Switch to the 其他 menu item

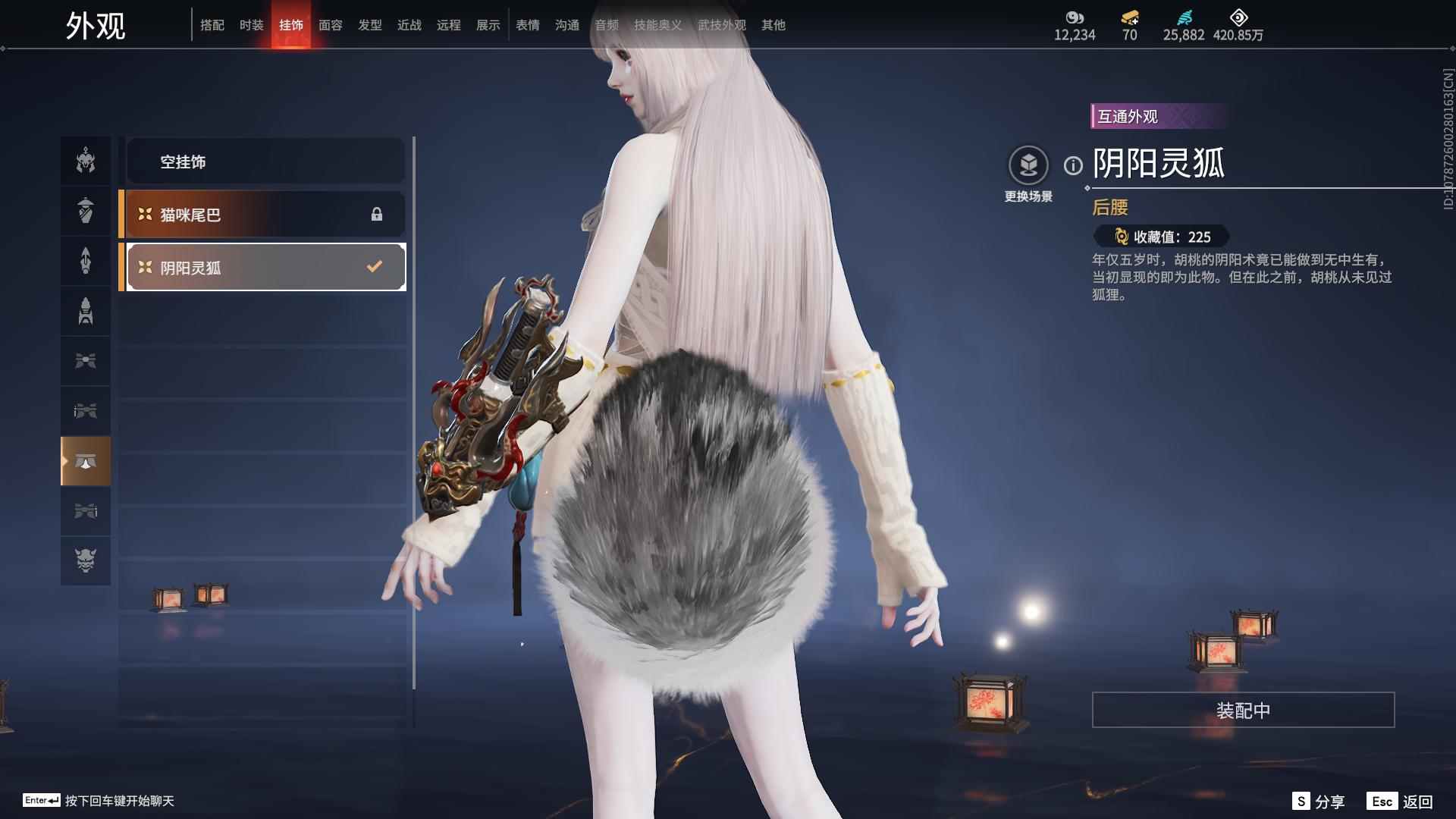tap(772, 24)
